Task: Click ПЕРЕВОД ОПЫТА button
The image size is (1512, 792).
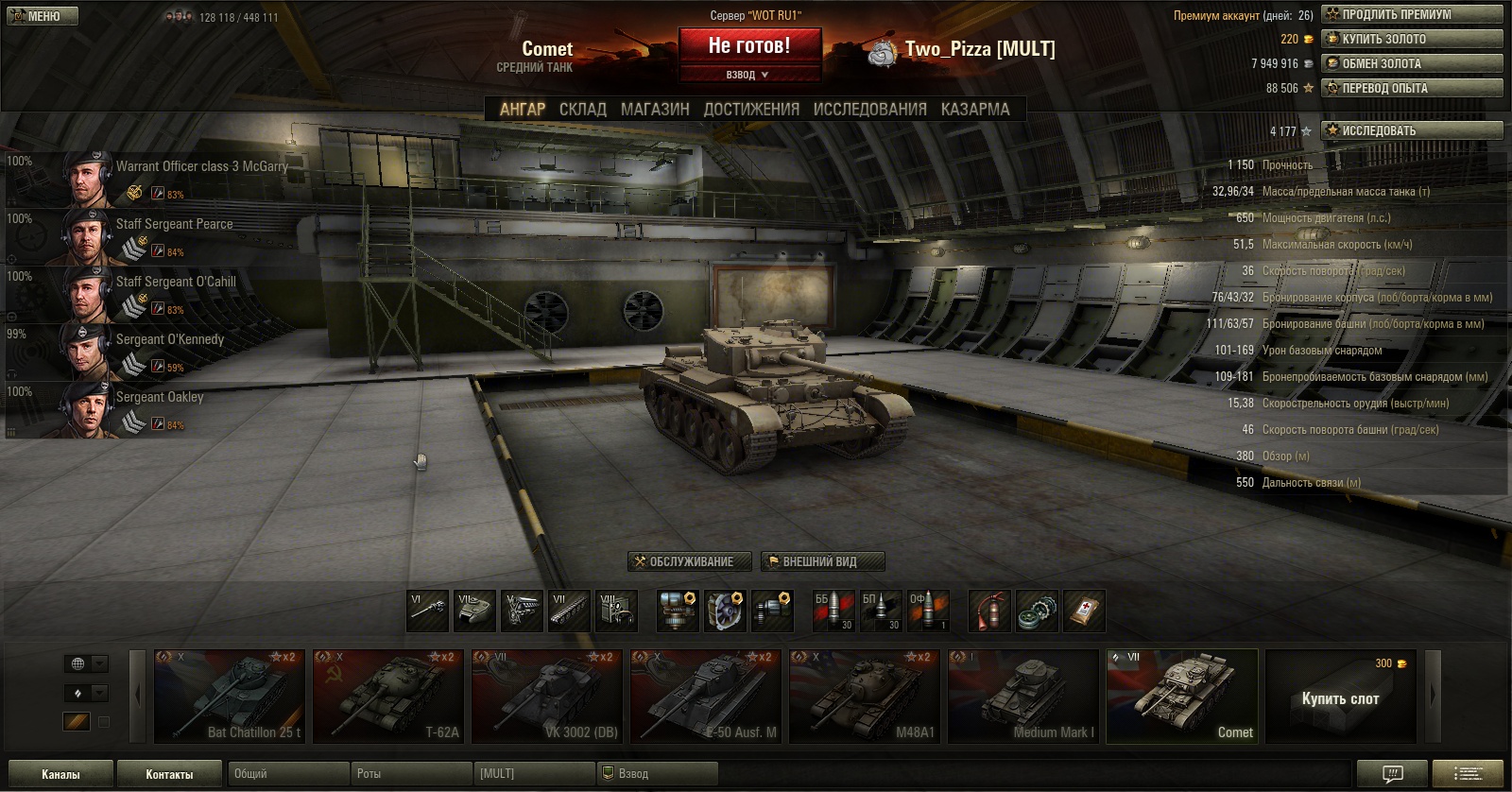Action: (x=1411, y=88)
